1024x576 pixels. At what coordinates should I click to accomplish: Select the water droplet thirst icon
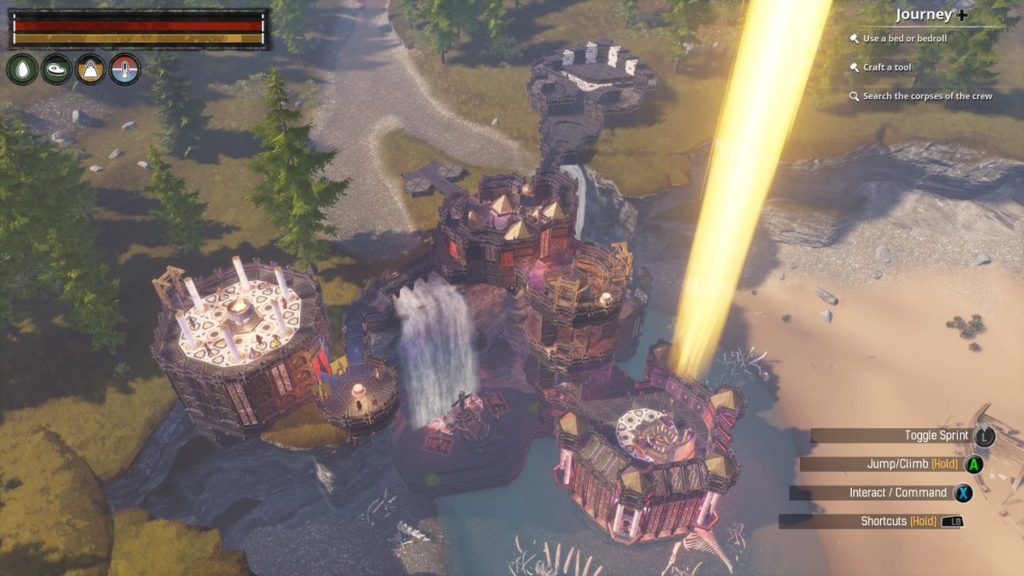point(22,69)
